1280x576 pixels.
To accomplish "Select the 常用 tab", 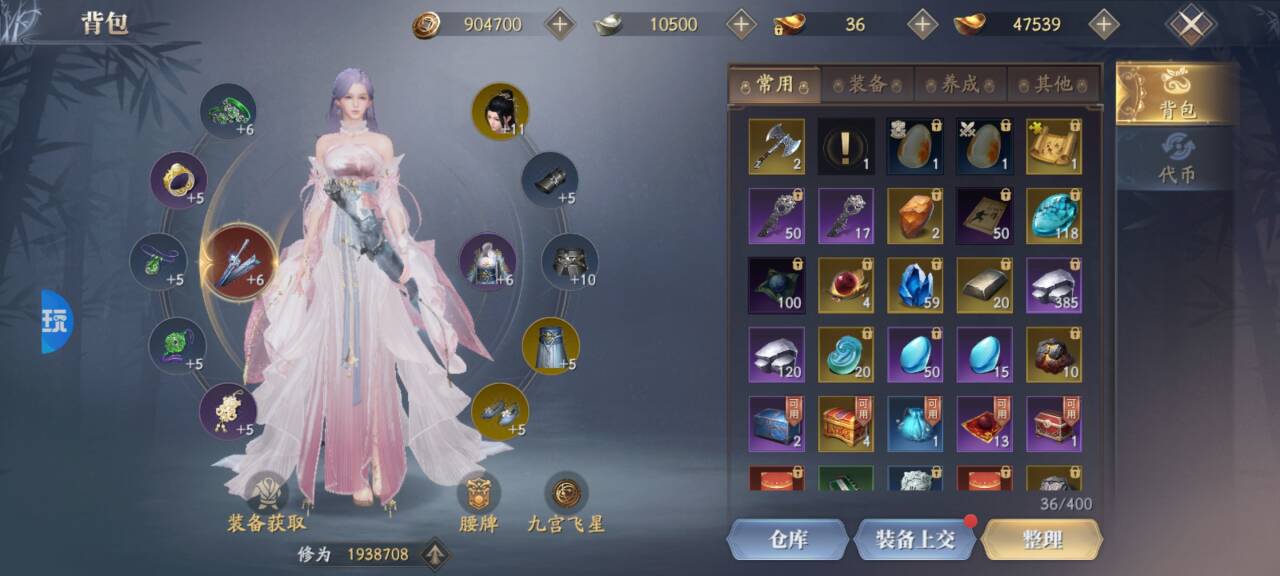I will coord(775,85).
